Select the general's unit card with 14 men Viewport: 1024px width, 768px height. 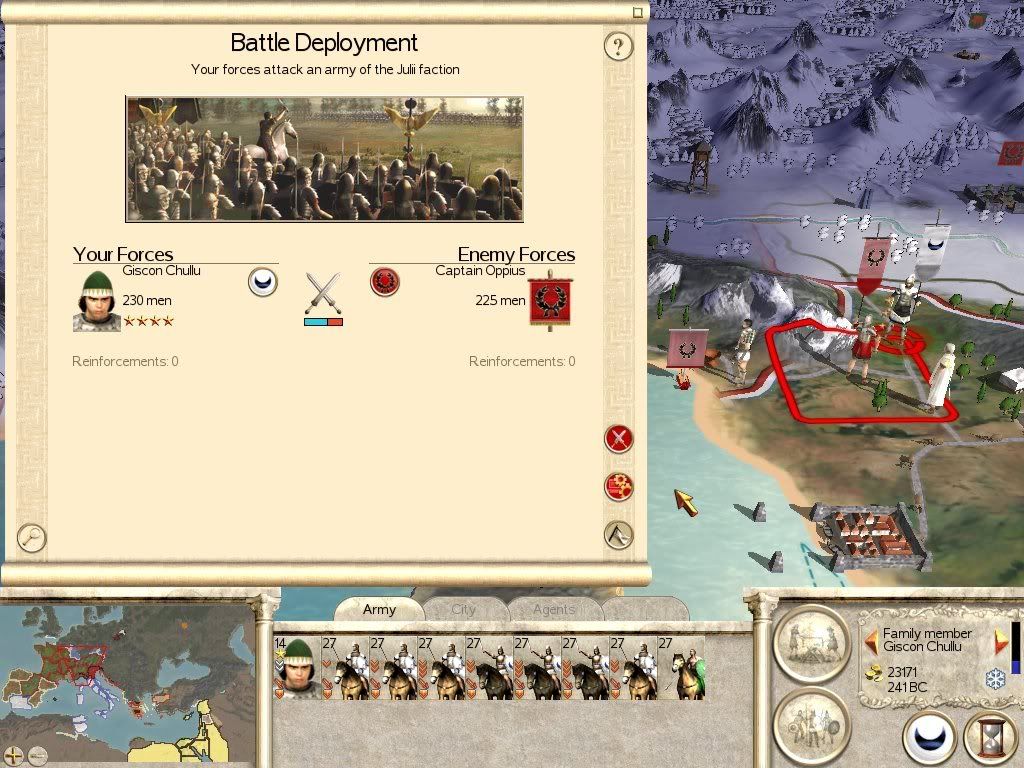297,667
